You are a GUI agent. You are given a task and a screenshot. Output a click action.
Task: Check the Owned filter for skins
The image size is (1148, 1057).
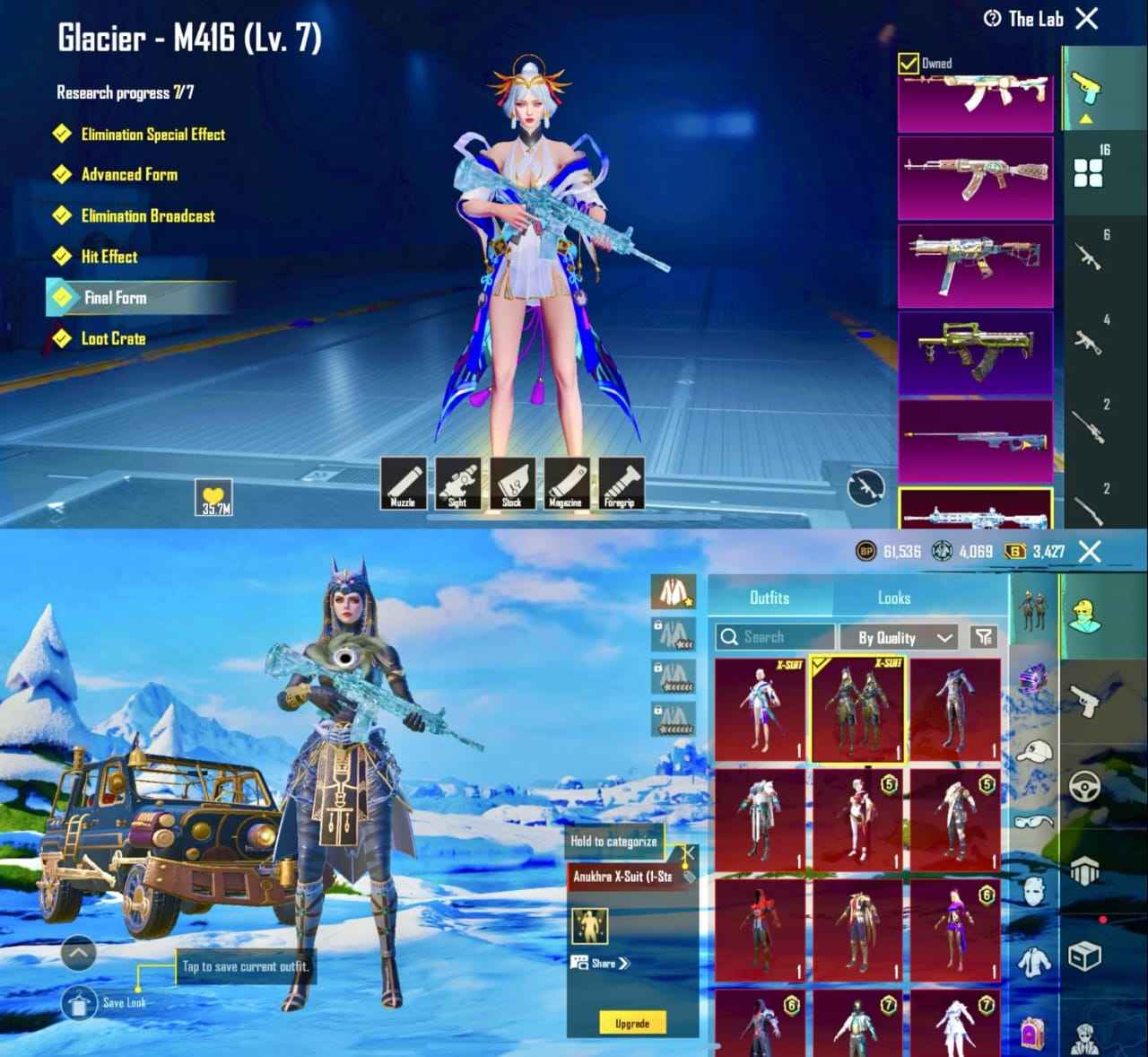[x=909, y=63]
